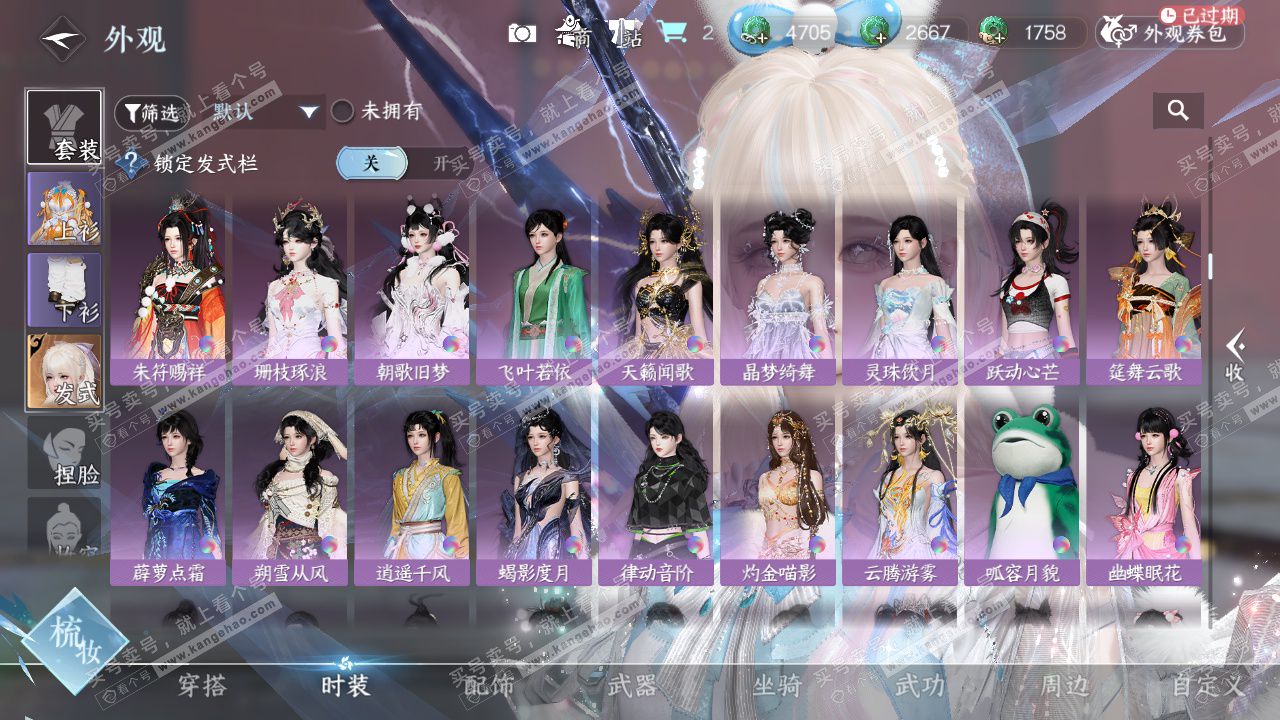Screen dimensions: 1280x720
Task: Select the 朱符赐祥 outfit
Action: (x=169, y=286)
